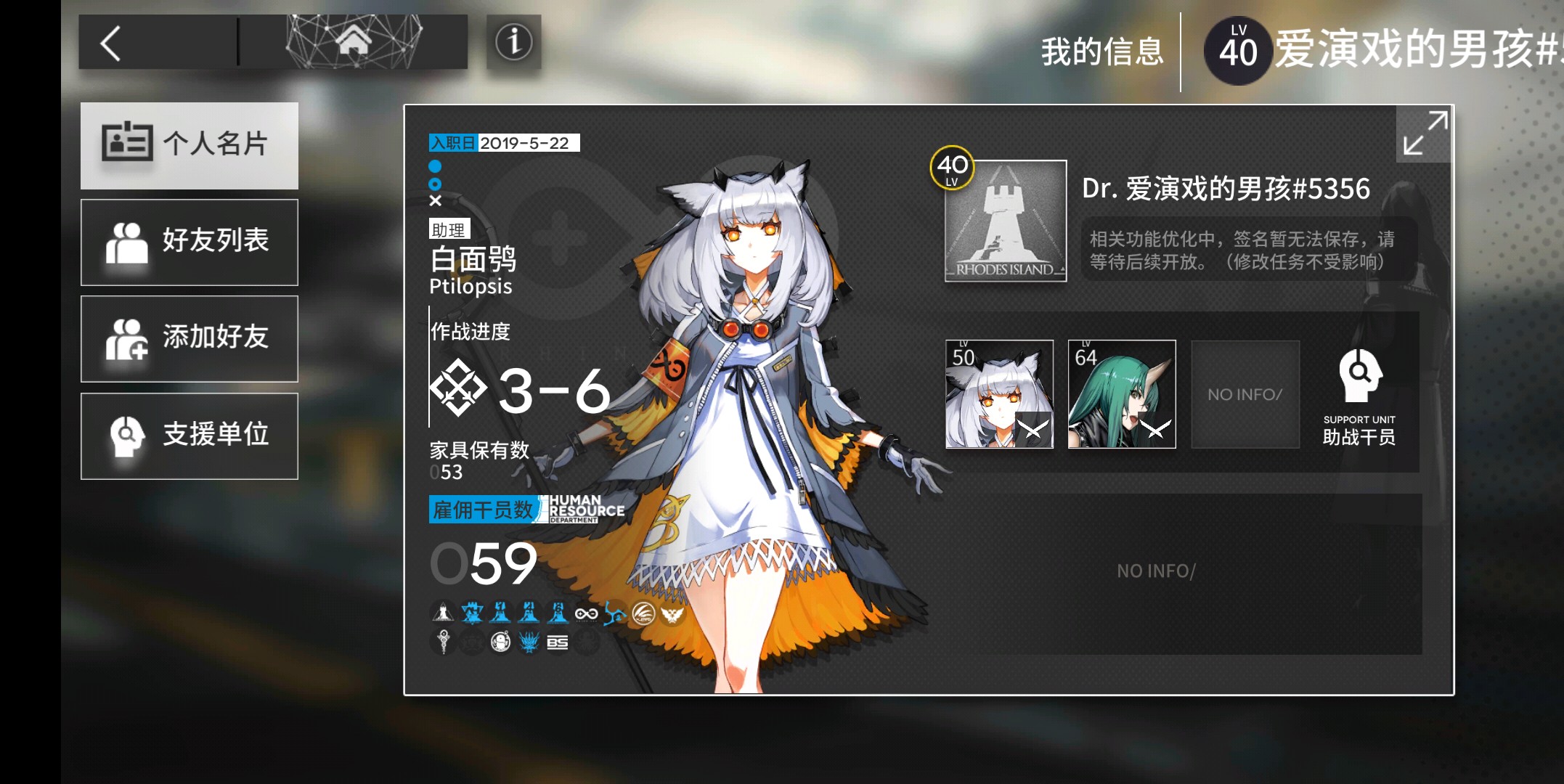1564x784 pixels.
Task: Open the 添加好友 panel
Action: click(x=190, y=338)
